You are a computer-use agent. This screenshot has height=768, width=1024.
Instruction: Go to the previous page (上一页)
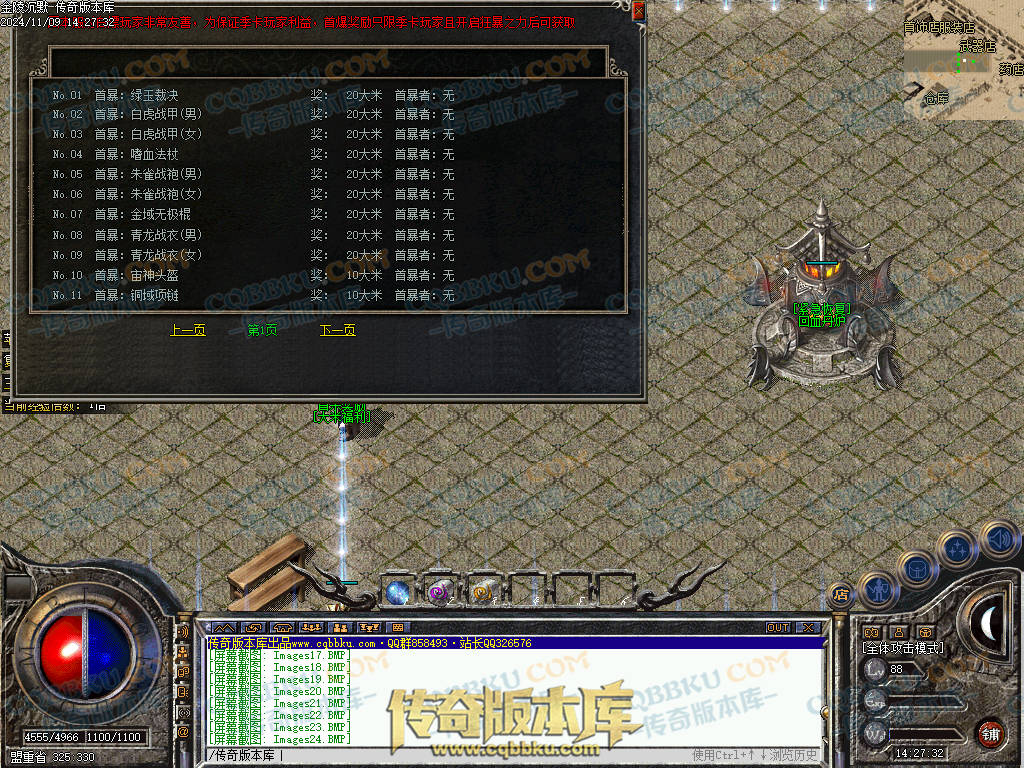pos(188,330)
